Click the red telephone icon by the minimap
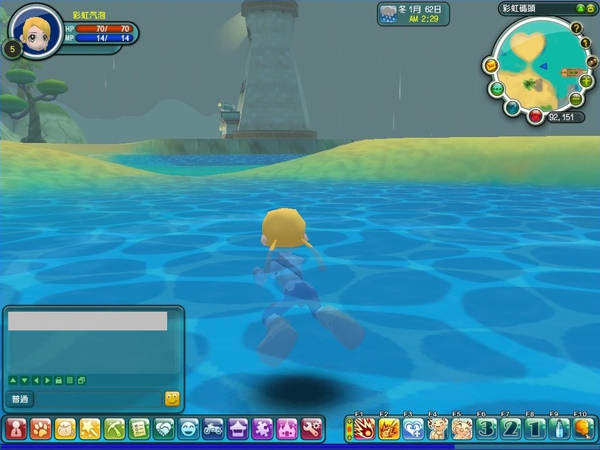Screen dimensions: 600x450 (536, 117)
